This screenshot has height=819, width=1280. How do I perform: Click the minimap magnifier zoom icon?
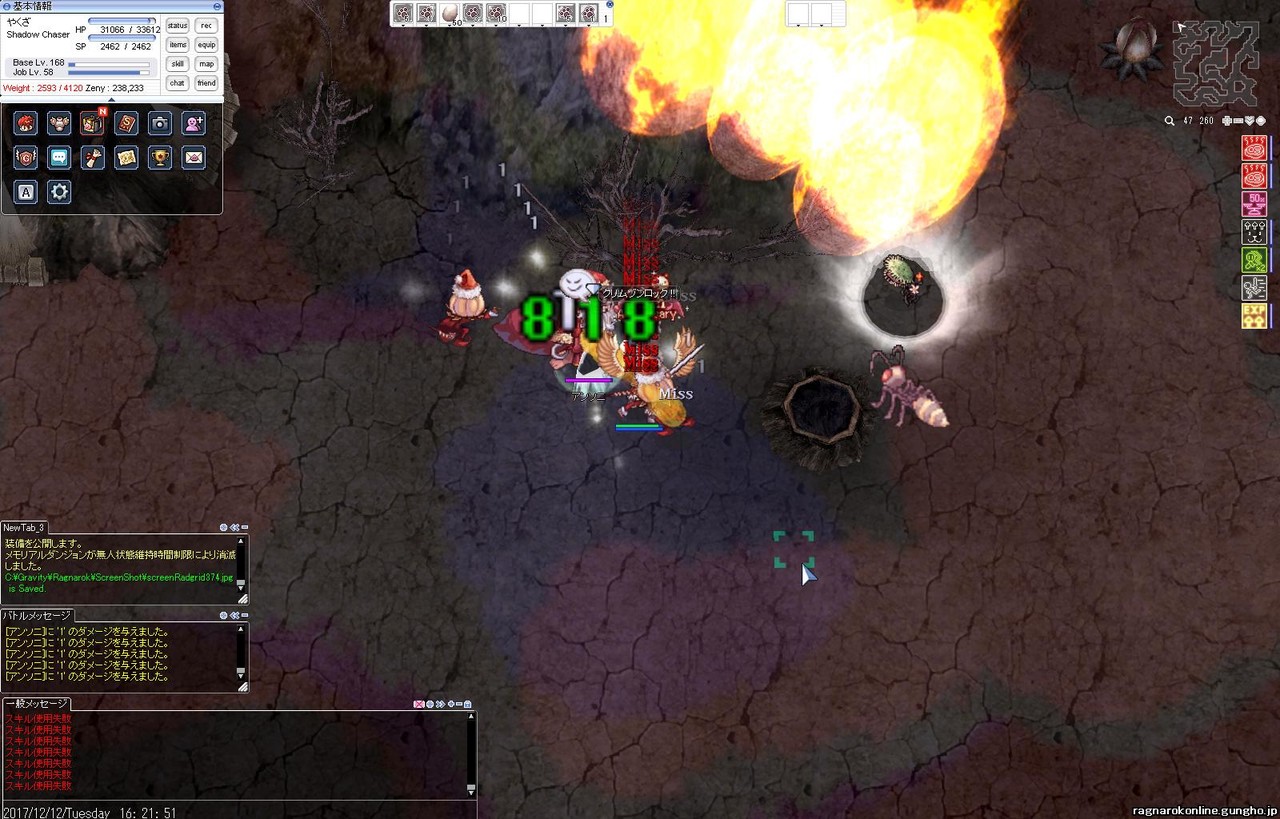pos(1169,121)
